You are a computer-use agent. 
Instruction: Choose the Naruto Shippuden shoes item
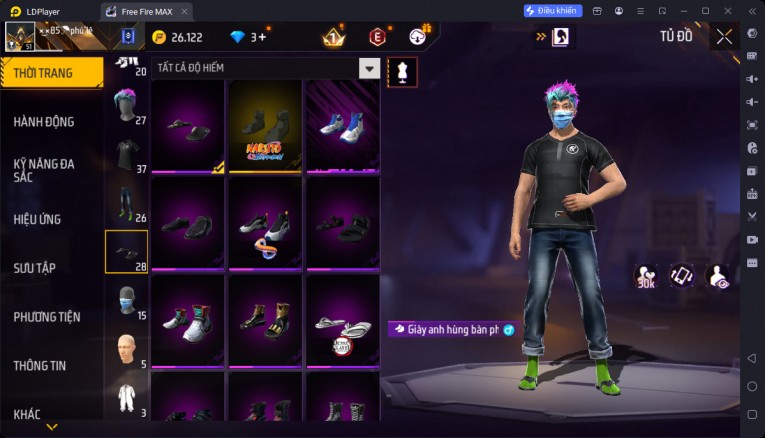[x=265, y=127]
